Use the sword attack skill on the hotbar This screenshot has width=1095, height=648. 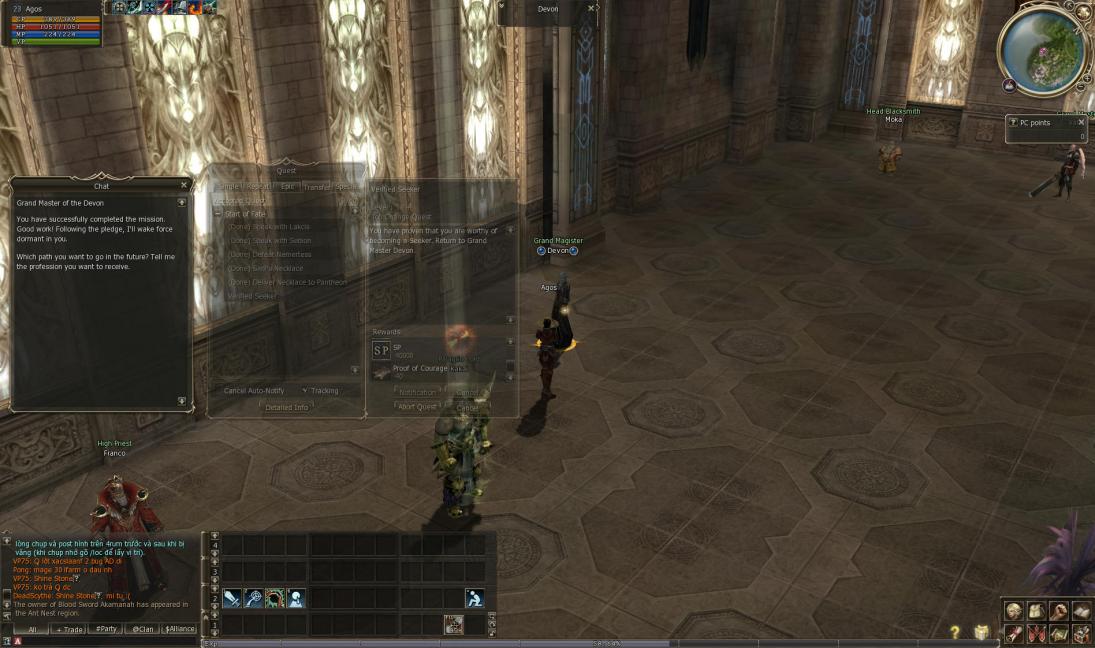pyautogui.click(x=232, y=598)
